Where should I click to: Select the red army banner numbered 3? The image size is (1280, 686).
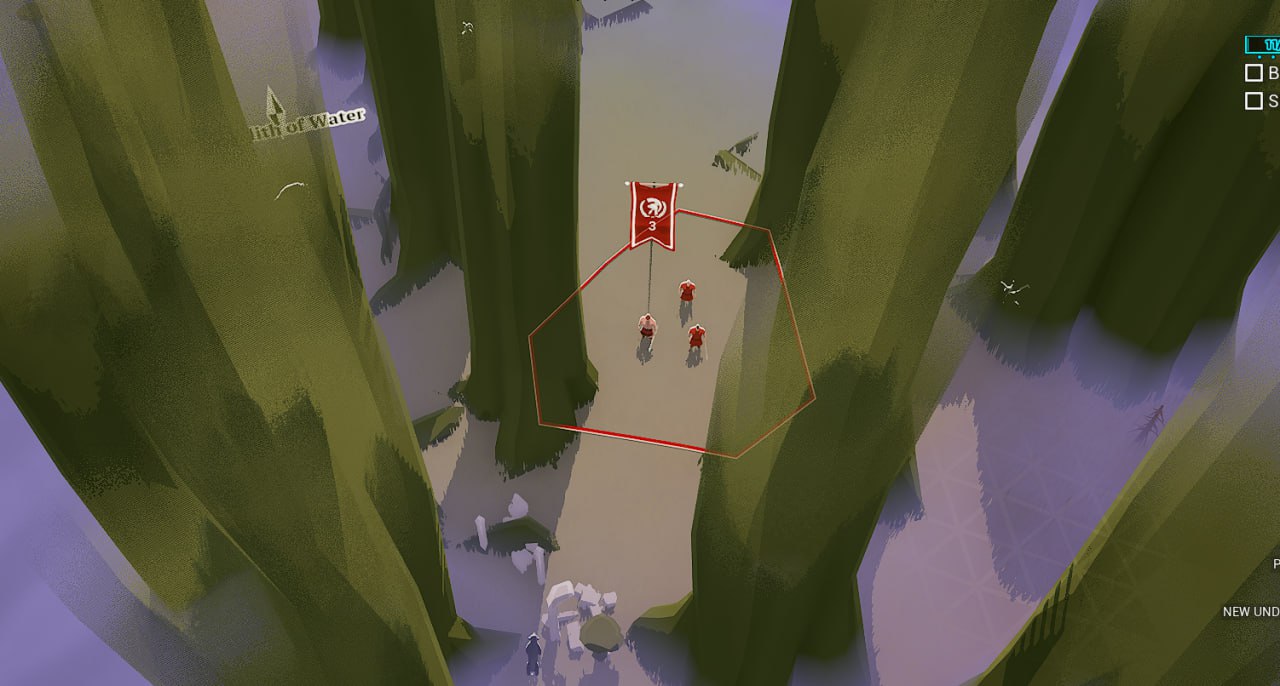[x=652, y=214]
